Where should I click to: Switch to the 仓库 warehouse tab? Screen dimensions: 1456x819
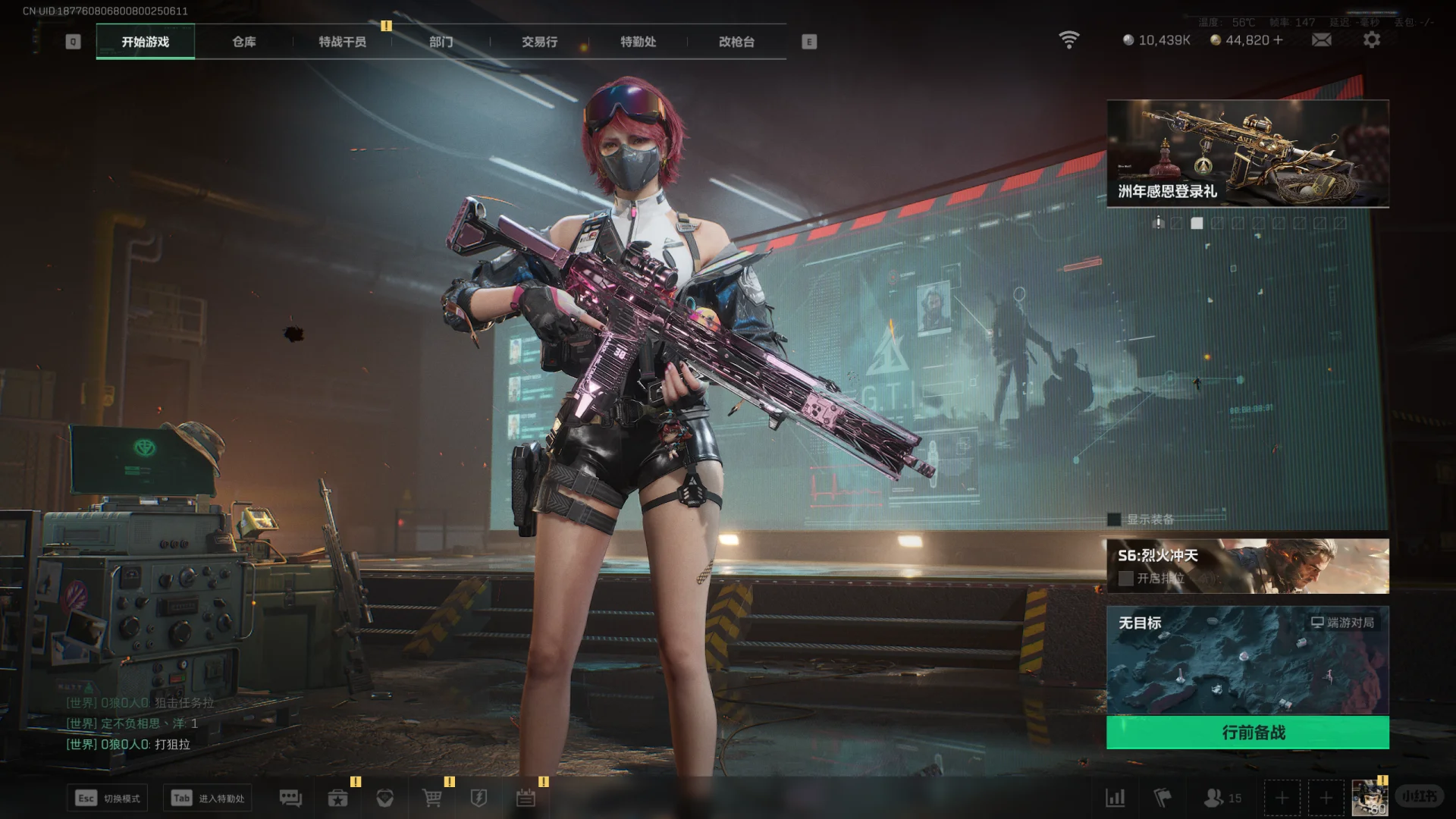coord(243,42)
